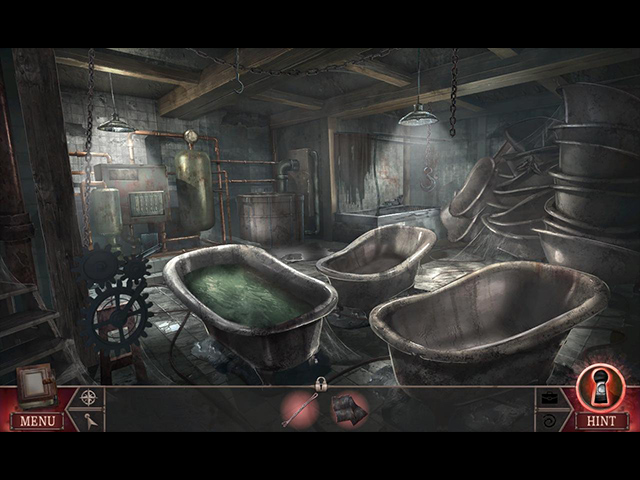This screenshot has width=640, height=480.
Task: Use the HINT button
Action: point(601,421)
